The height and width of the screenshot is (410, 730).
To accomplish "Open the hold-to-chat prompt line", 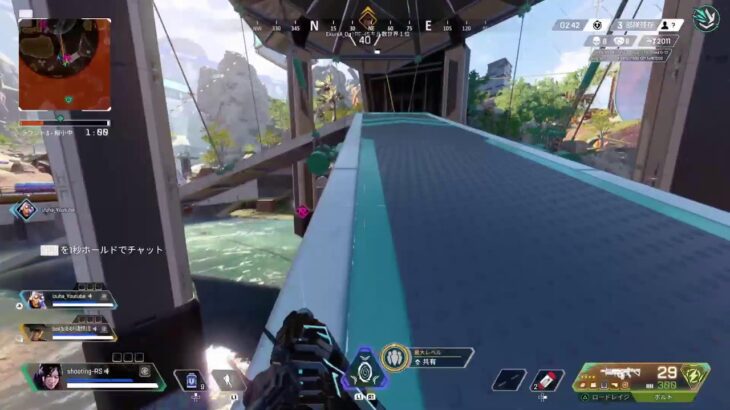I will pyautogui.click(x=102, y=250).
